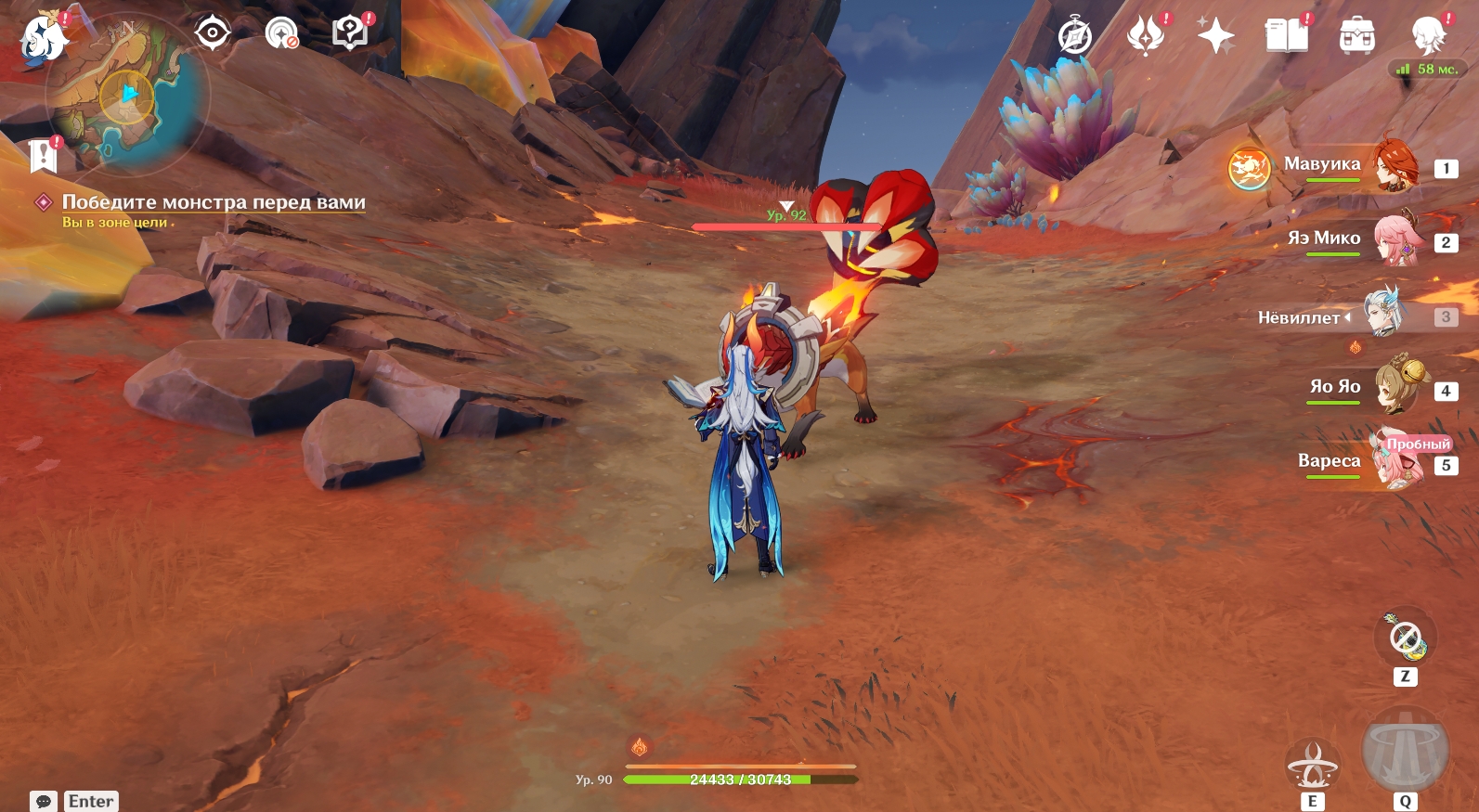The height and width of the screenshot is (812, 1479).
Task: Open the quest log bookmark icon
Action: [43, 157]
